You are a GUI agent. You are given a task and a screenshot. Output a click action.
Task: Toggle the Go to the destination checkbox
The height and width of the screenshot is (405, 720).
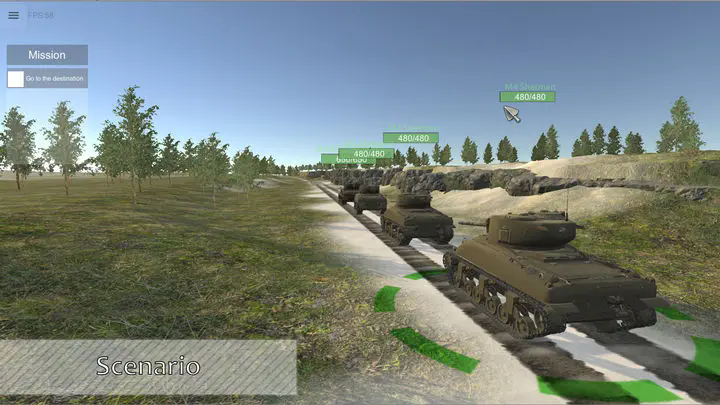16,78
